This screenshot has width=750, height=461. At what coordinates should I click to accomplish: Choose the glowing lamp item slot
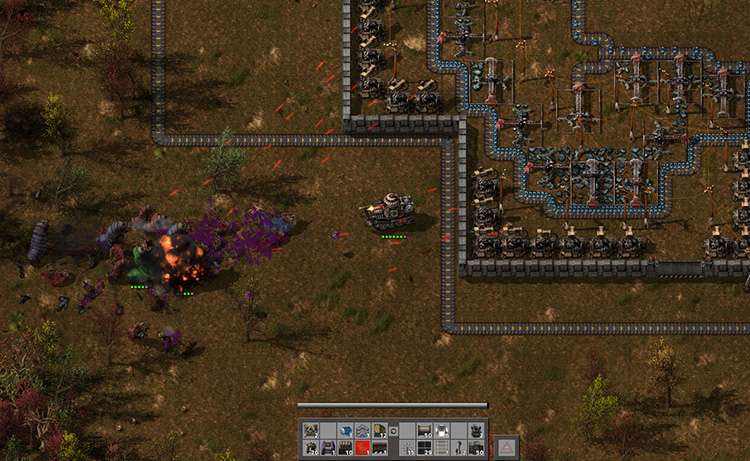[x=441, y=430]
